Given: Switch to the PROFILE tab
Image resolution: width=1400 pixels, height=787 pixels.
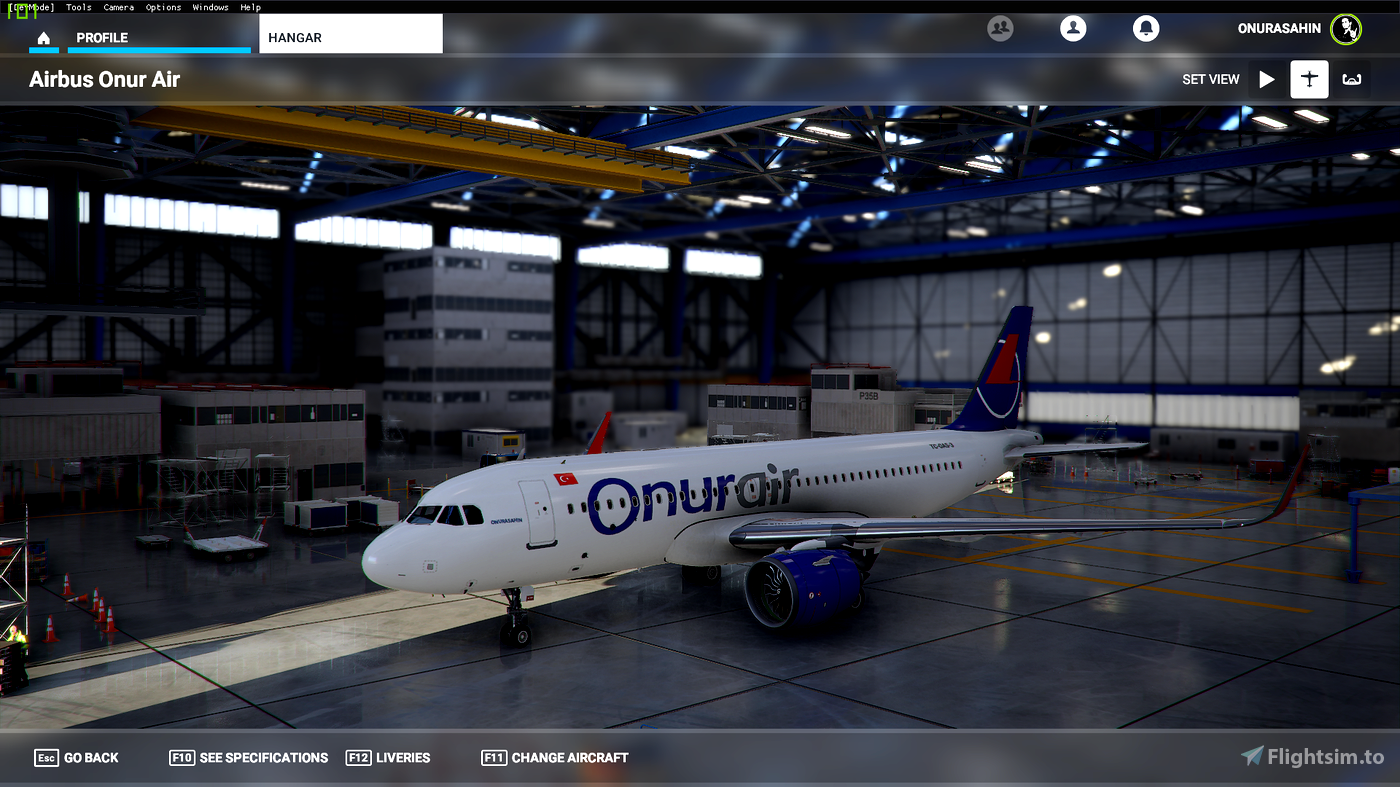Looking at the screenshot, I should click(x=104, y=36).
